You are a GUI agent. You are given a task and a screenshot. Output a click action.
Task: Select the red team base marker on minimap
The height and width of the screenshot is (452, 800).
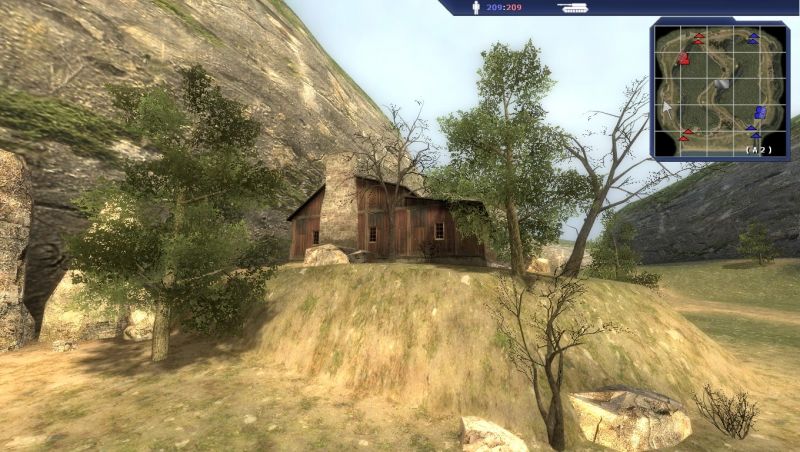[x=684, y=59]
